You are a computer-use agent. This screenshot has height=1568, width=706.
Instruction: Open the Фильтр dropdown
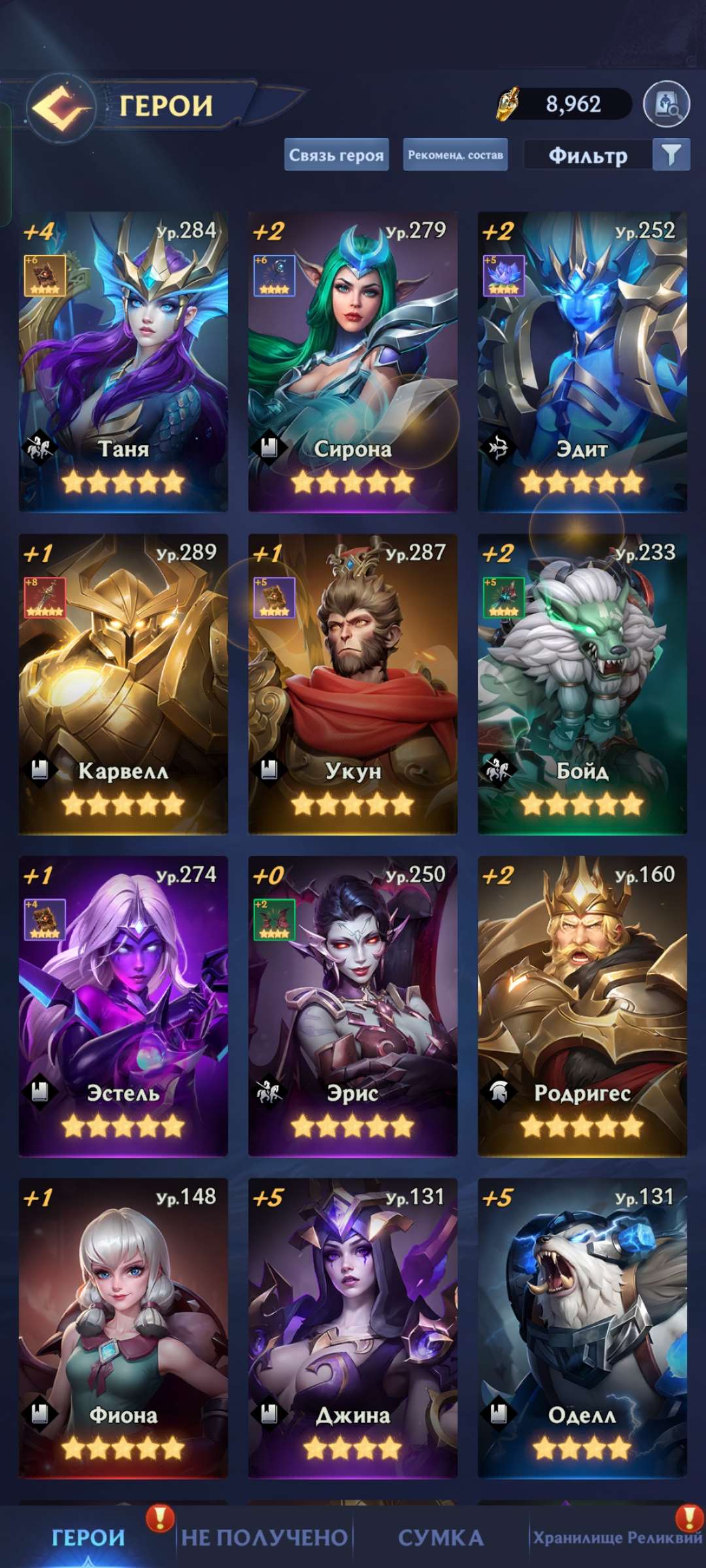coord(606,155)
